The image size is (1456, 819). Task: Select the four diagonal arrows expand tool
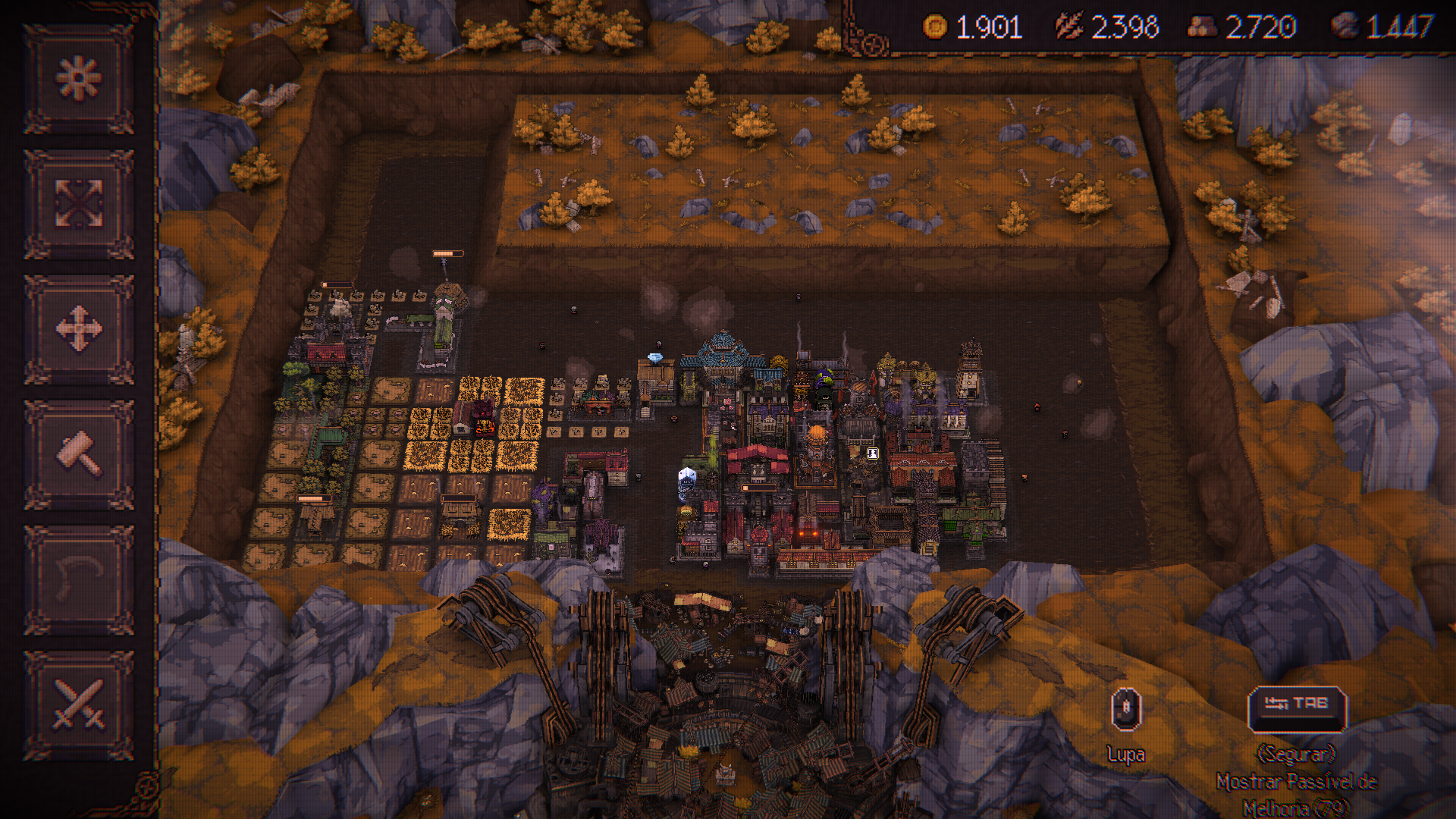point(79,204)
